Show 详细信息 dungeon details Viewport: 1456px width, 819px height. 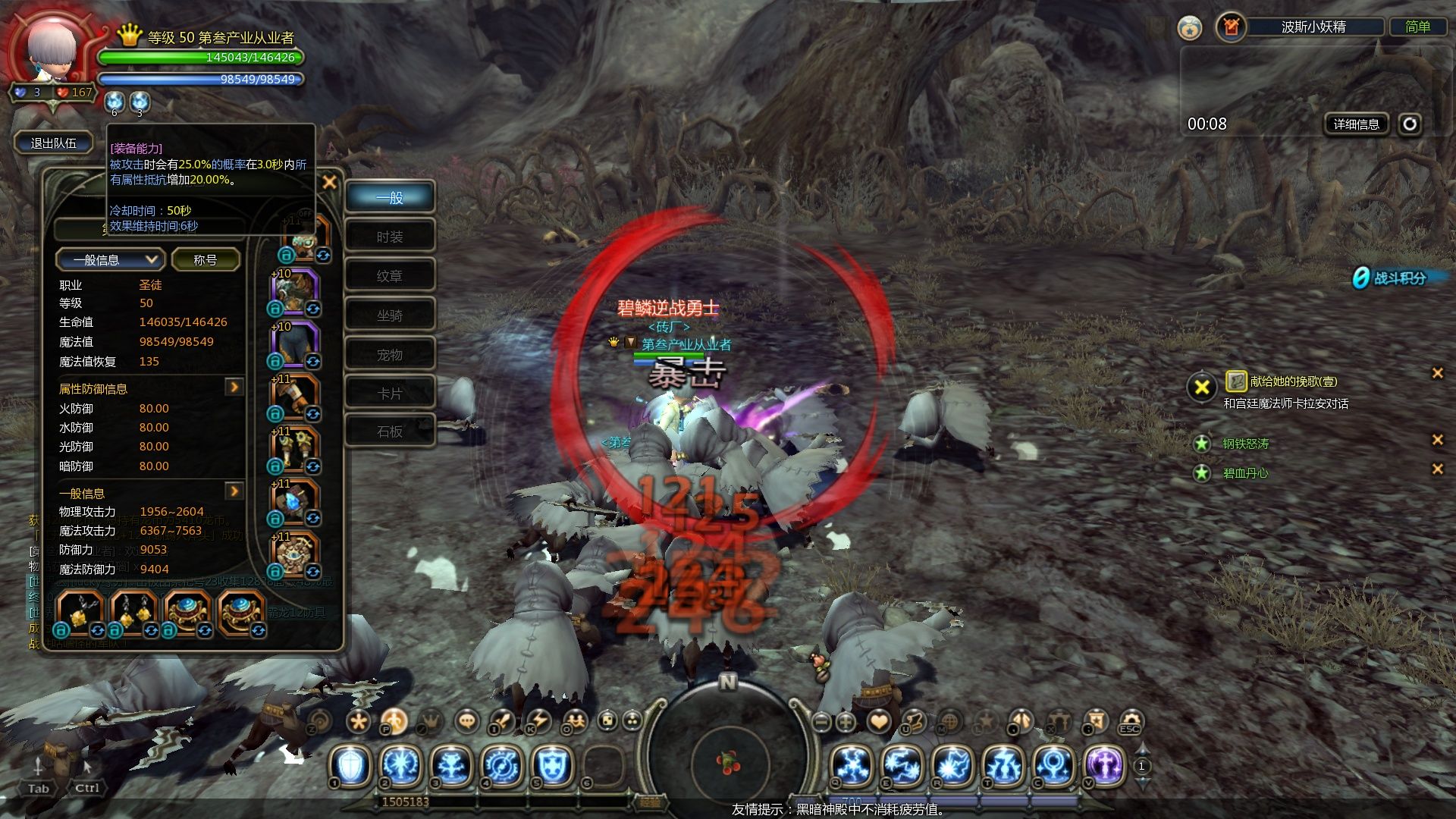(1356, 124)
